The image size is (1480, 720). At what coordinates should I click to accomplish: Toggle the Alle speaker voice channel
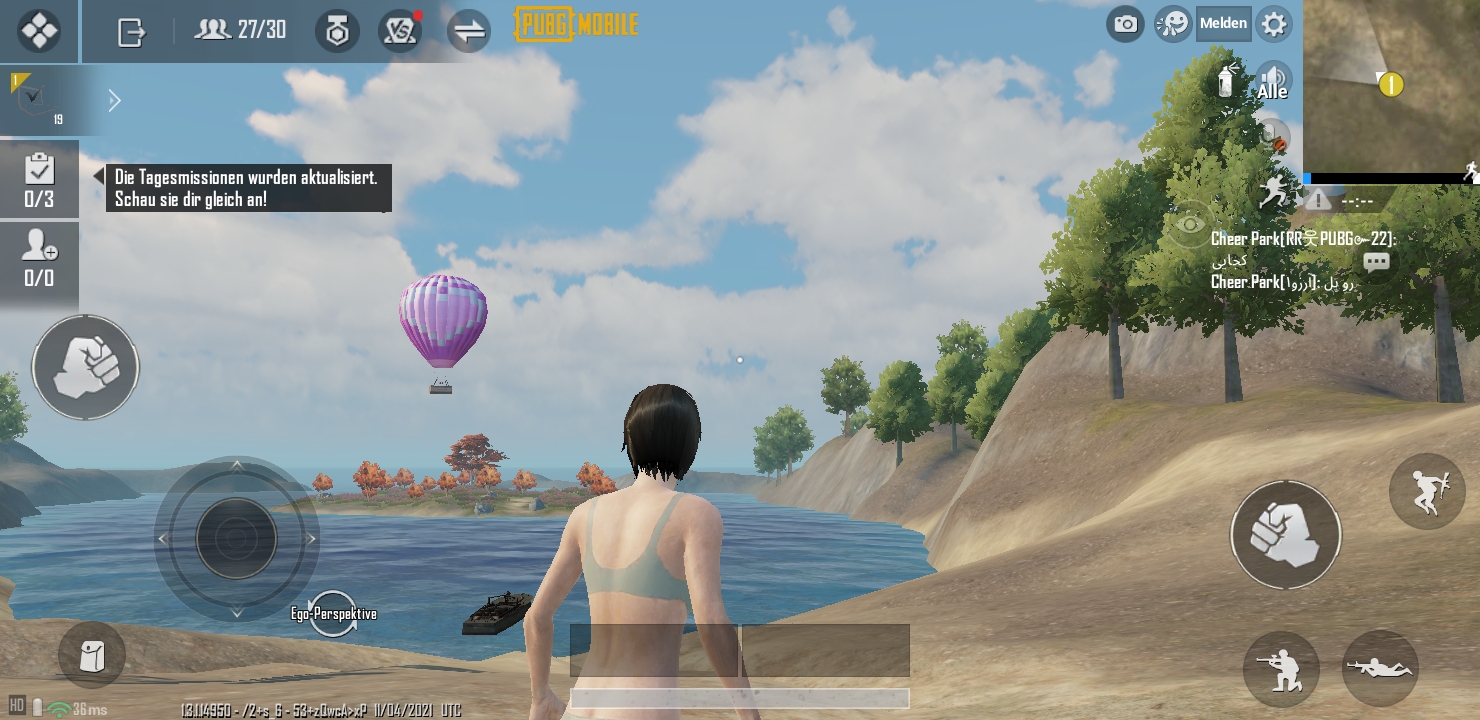(x=1273, y=81)
